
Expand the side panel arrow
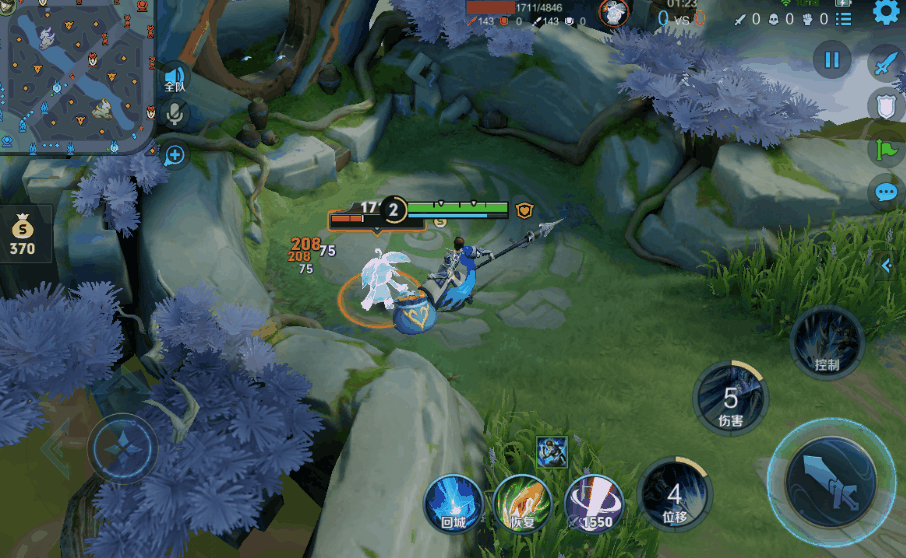pyautogui.click(x=886, y=265)
